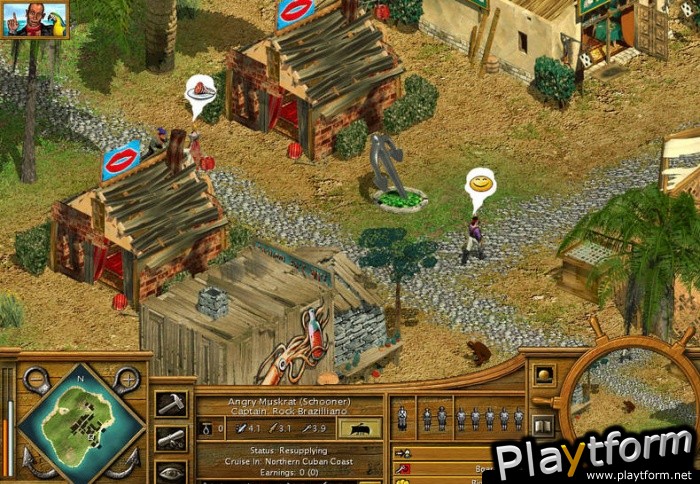The width and height of the screenshot is (700, 484).
Task: Zoom out the minimap with minus button
Action: tap(37, 379)
